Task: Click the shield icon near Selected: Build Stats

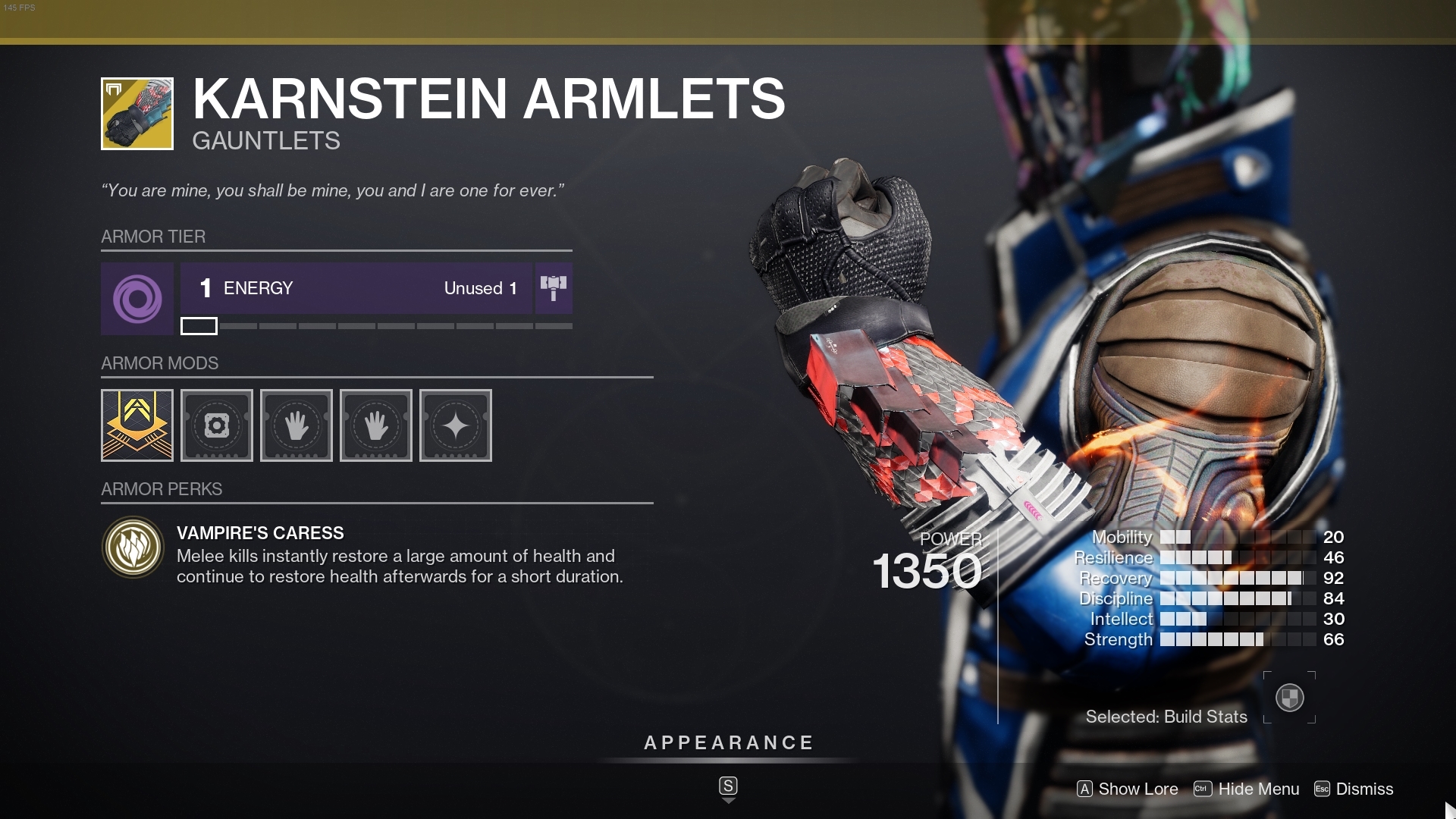Action: 1289,697
